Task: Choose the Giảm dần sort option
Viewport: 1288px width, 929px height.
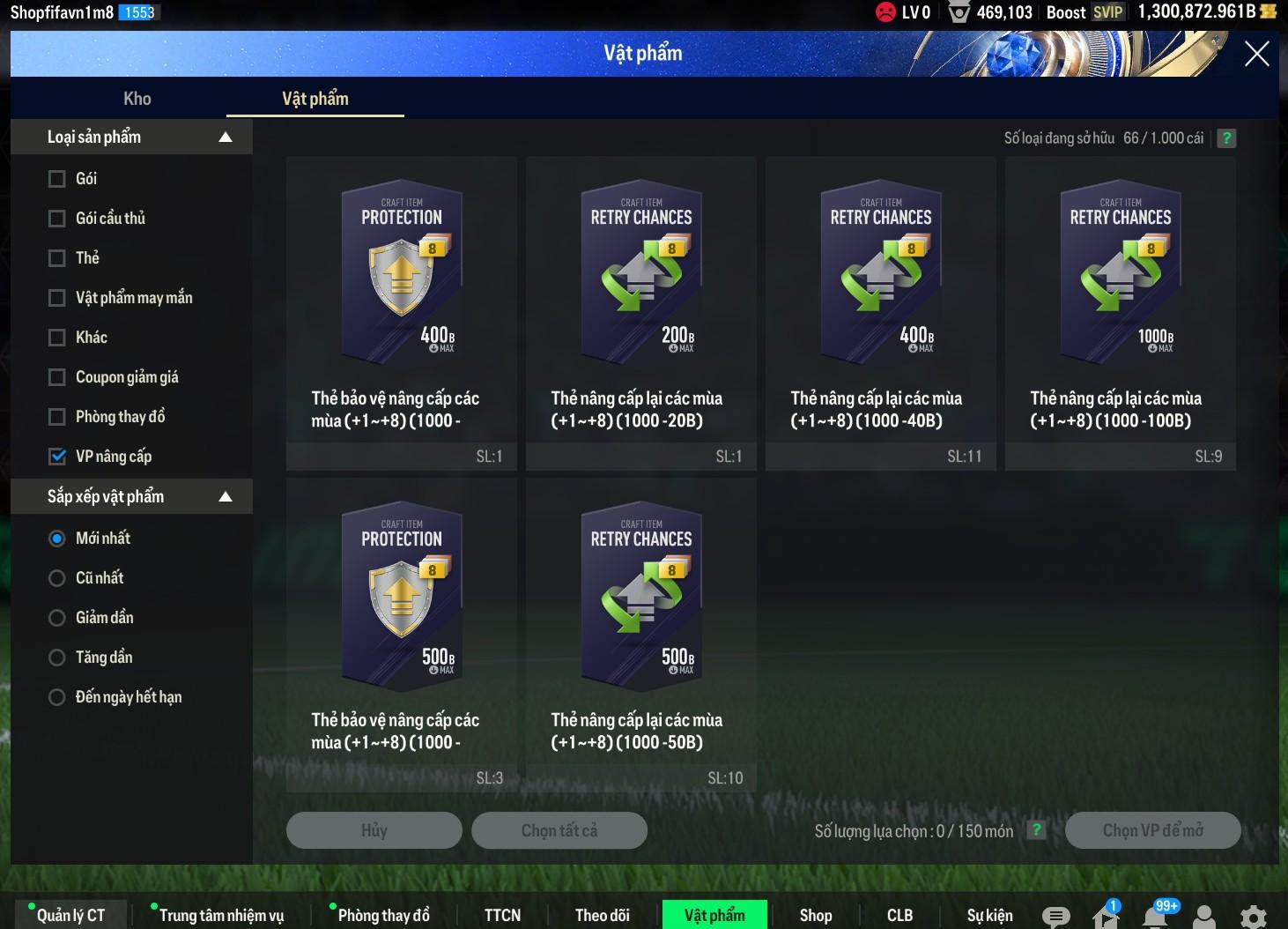Action: point(57,618)
